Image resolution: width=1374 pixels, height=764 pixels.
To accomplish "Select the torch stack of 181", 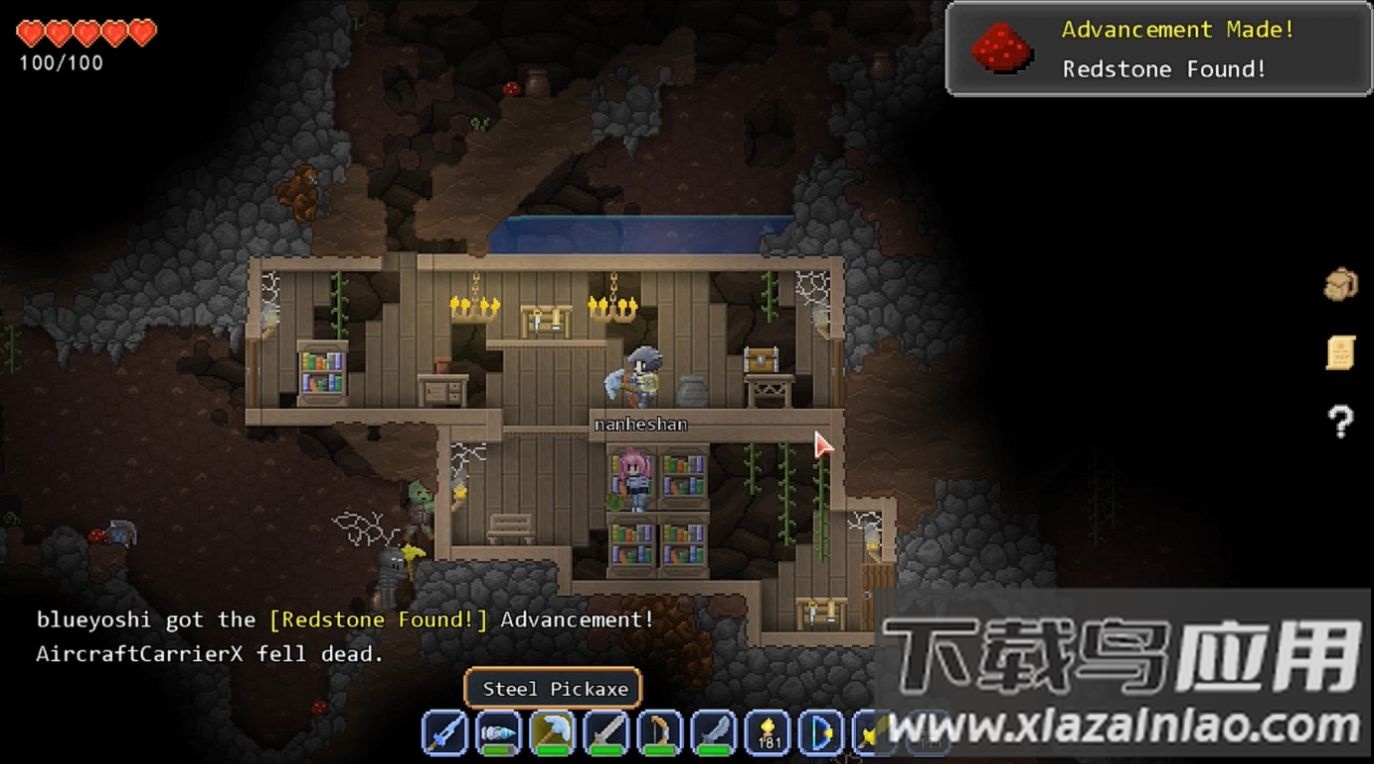I will click(x=768, y=733).
